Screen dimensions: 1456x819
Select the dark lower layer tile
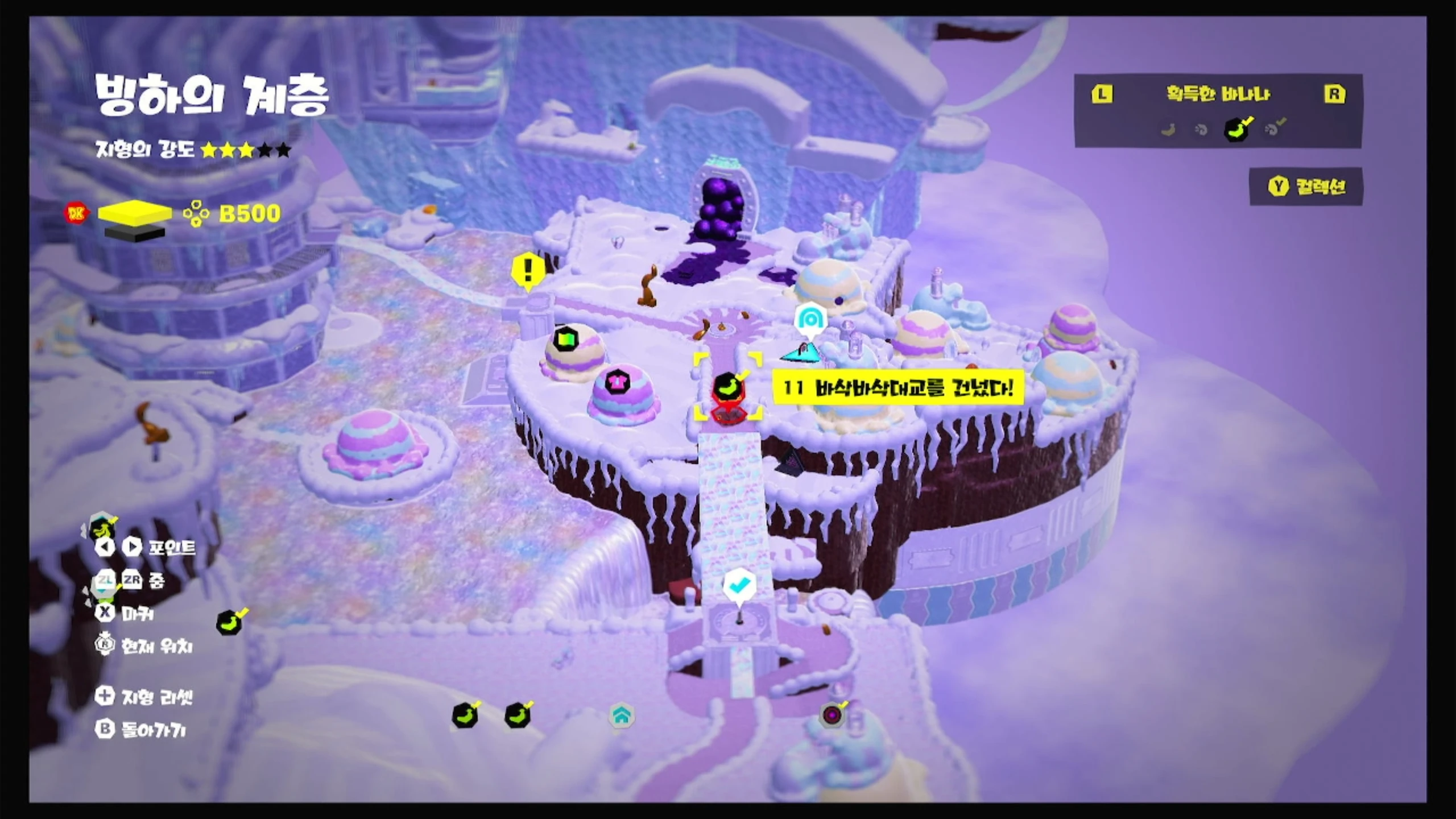[x=135, y=233]
